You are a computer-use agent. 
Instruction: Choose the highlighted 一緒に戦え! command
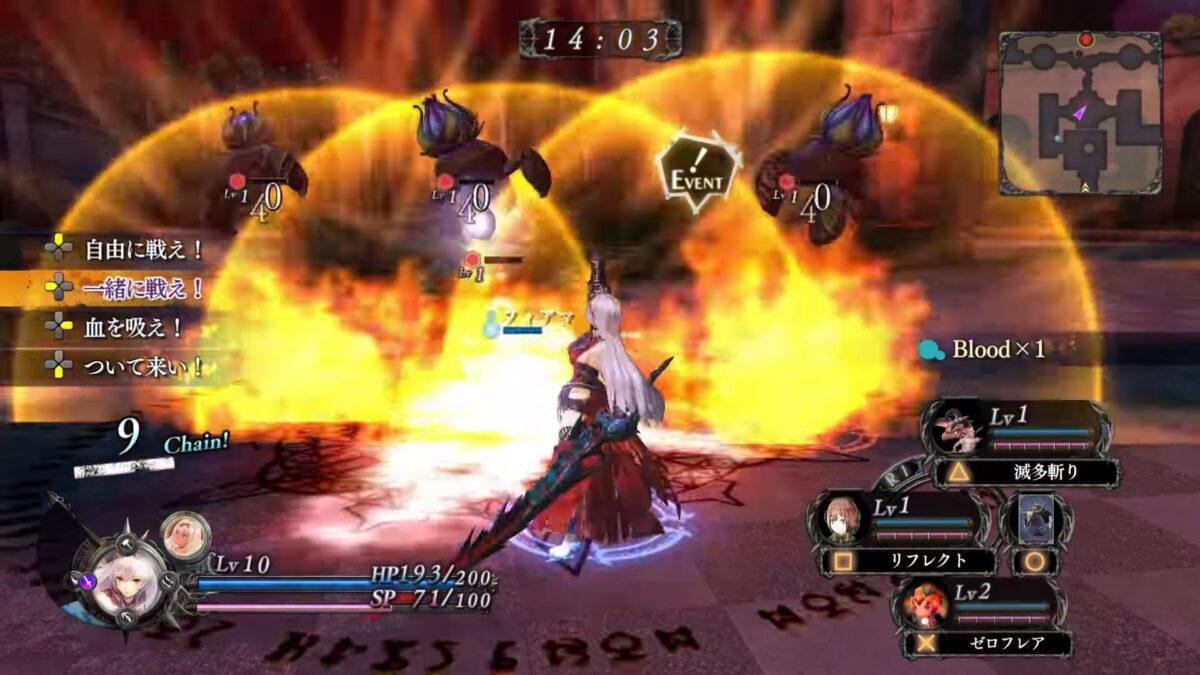(130, 289)
